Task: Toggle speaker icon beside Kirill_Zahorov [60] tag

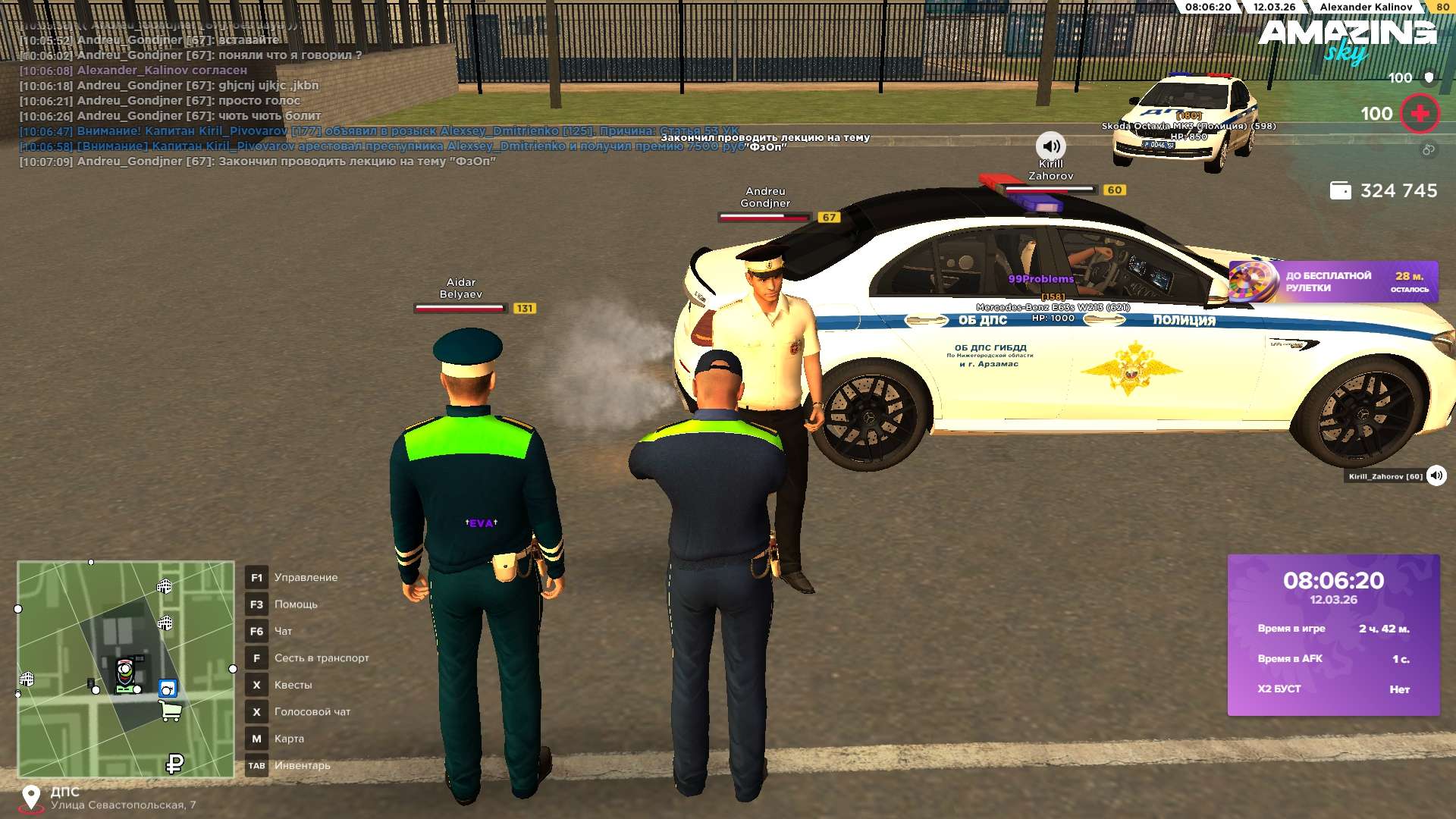Action: click(x=1436, y=476)
